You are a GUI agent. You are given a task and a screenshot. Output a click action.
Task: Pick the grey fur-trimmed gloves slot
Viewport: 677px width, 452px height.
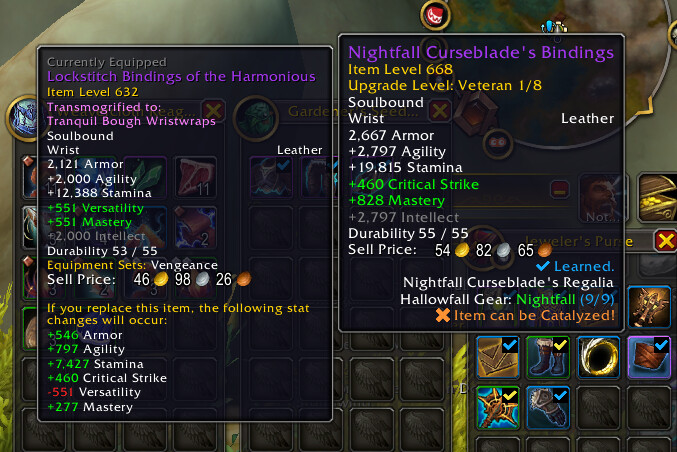click(x=547, y=406)
